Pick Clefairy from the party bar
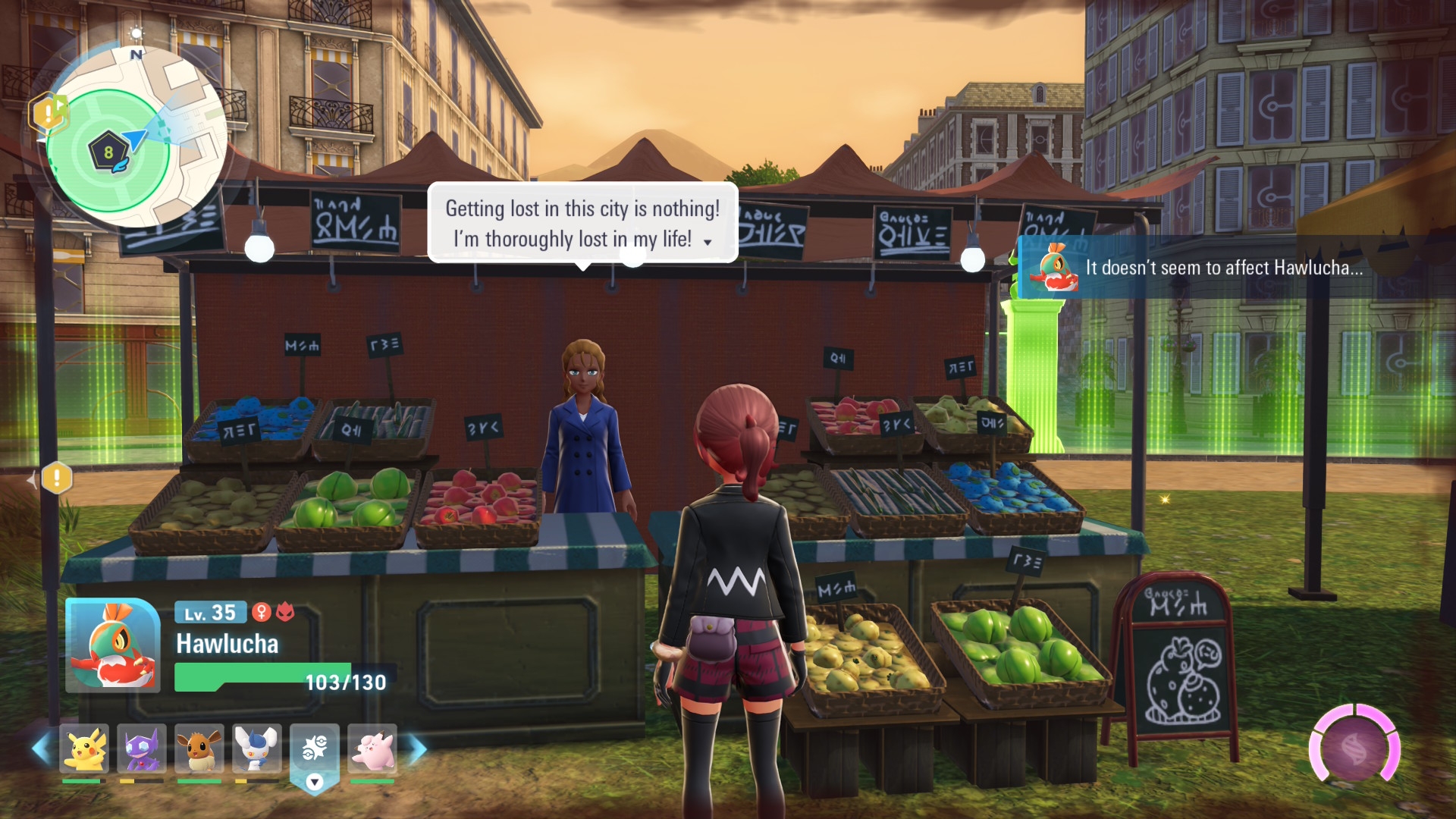Image resolution: width=1456 pixels, height=819 pixels. tap(372, 748)
